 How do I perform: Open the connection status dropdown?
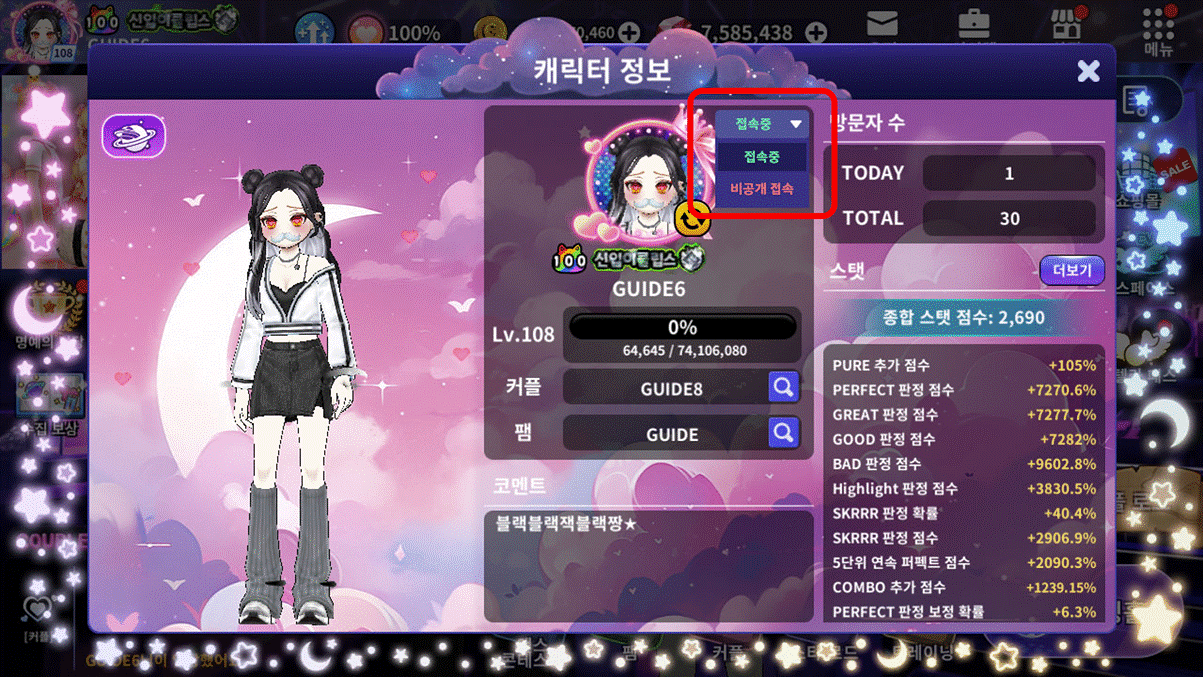click(x=762, y=124)
